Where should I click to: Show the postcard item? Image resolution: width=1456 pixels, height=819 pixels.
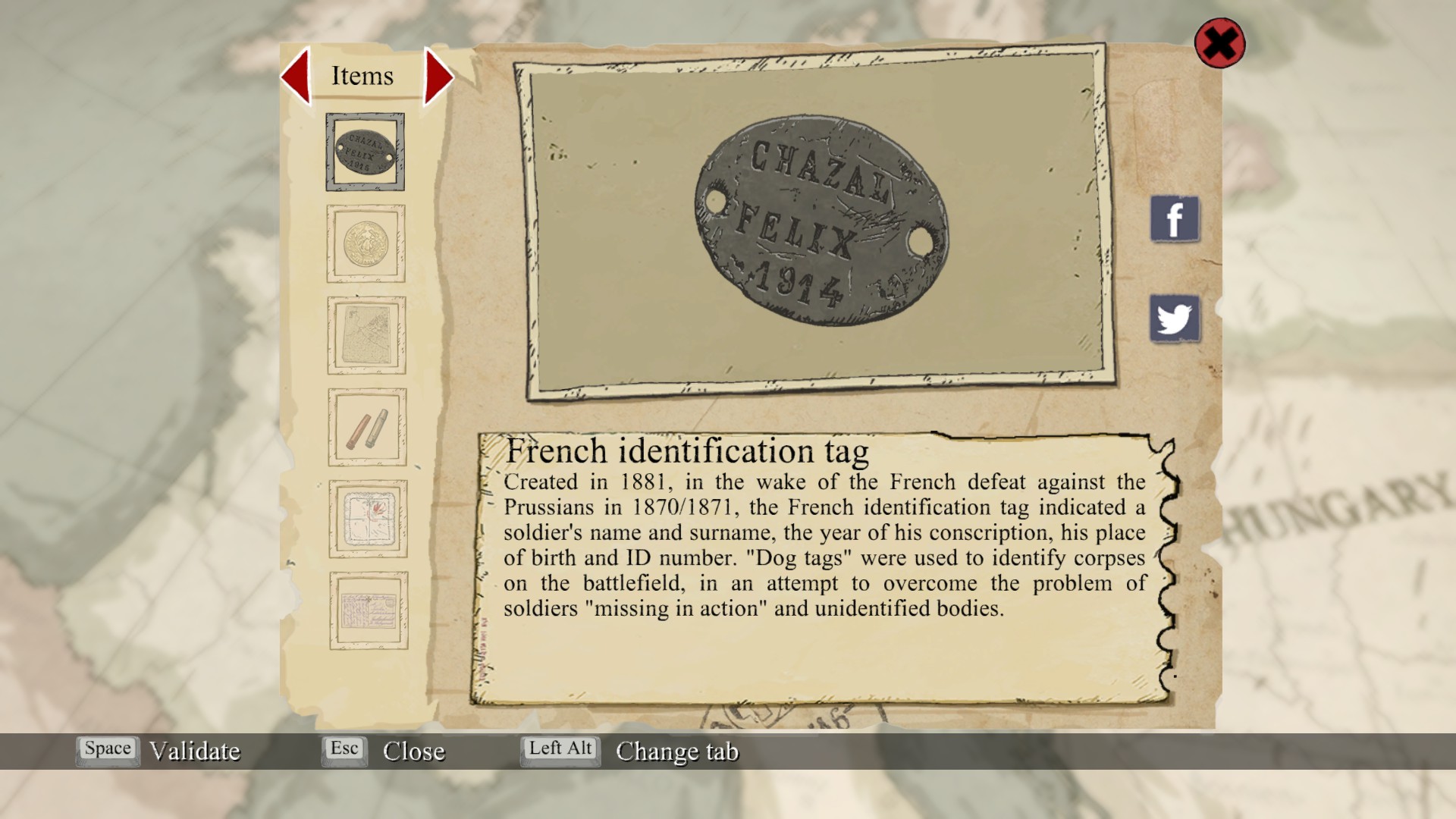coord(369,610)
